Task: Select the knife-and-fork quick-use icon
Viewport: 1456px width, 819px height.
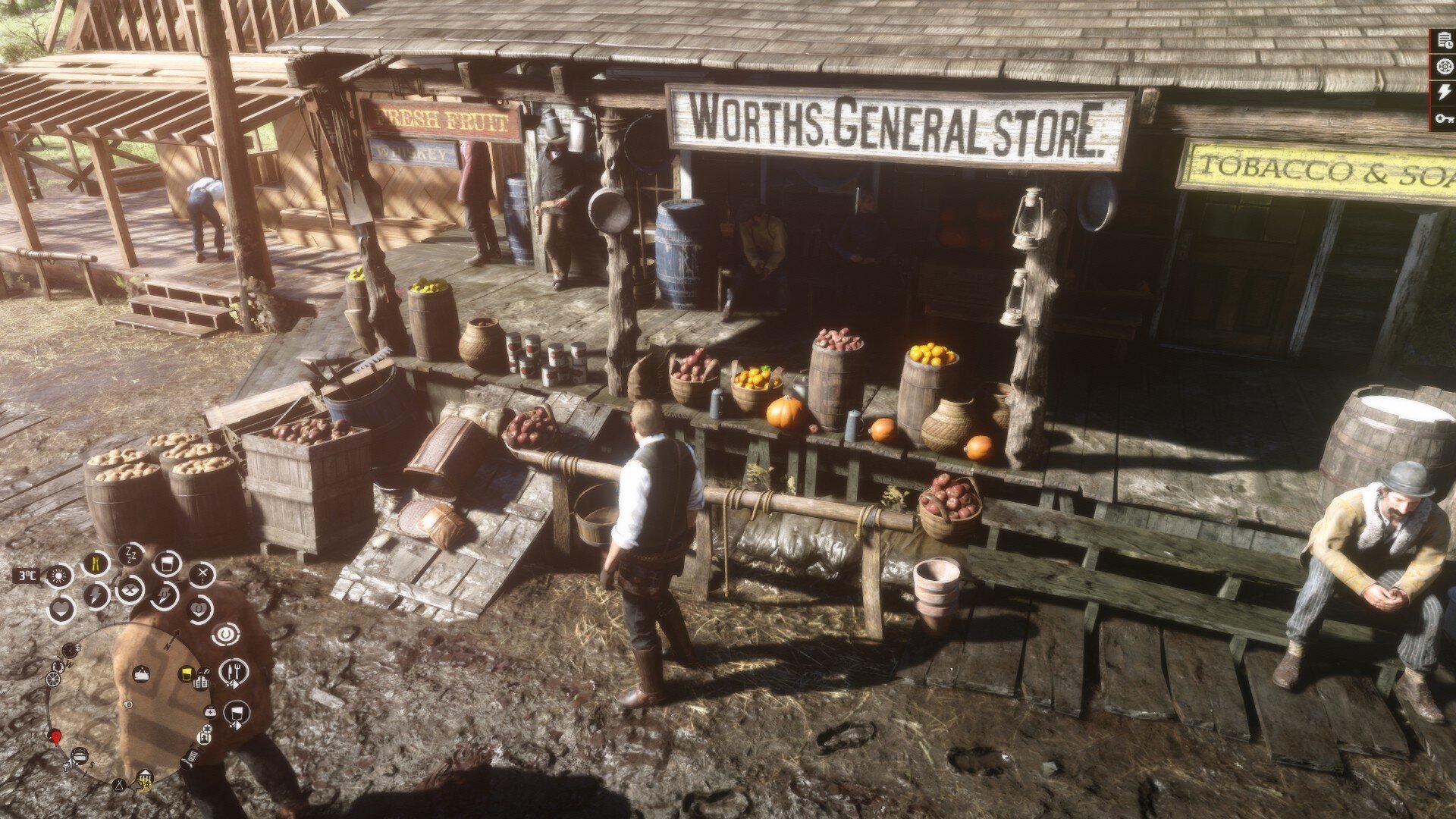Action: [233, 671]
